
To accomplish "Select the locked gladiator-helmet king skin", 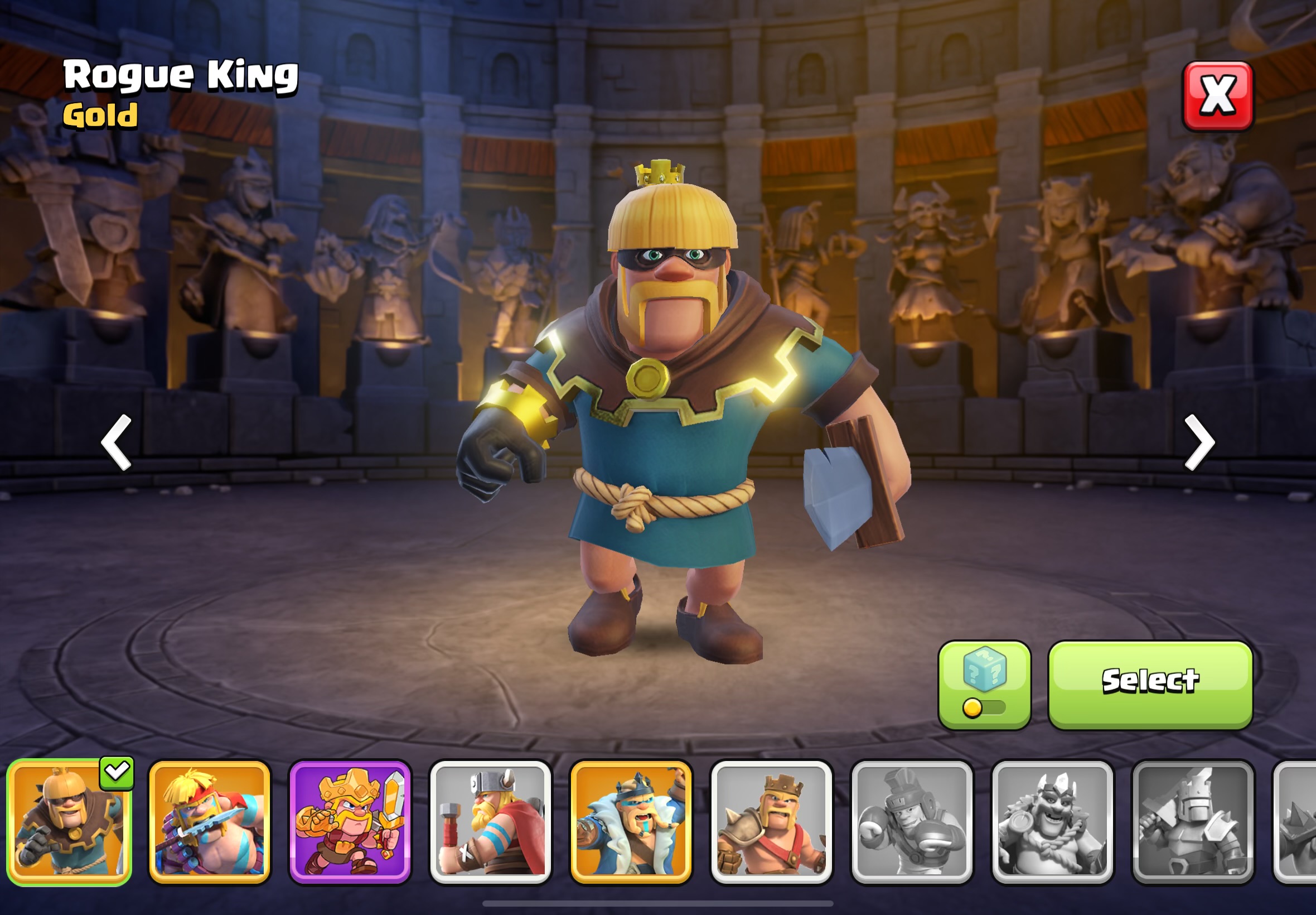I will click(912, 822).
